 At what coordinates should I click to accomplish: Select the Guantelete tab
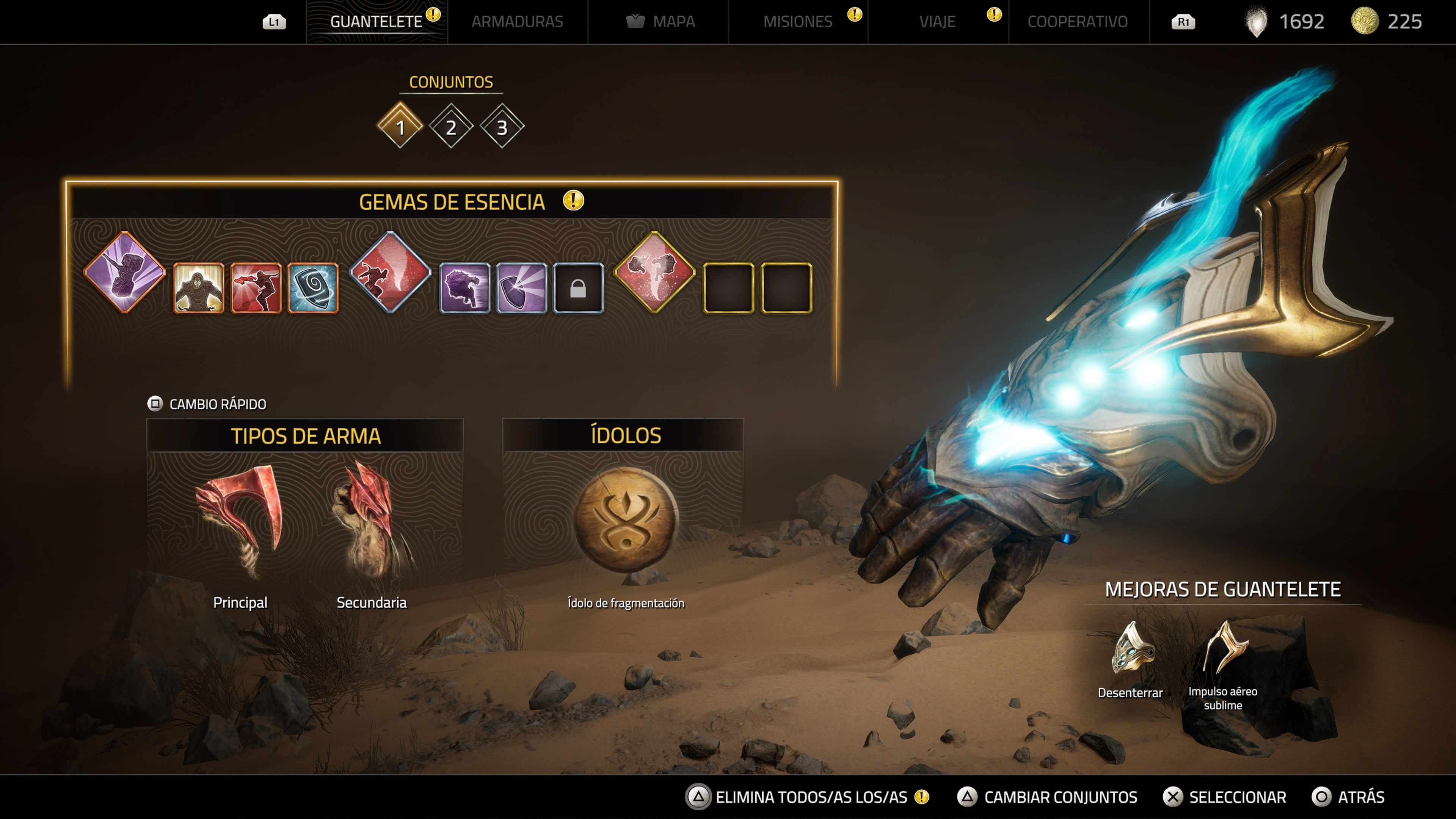[x=376, y=22]
